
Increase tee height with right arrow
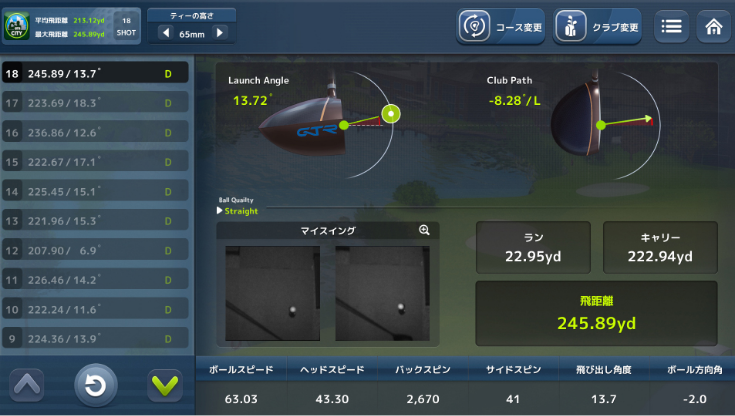coord(220,33)
